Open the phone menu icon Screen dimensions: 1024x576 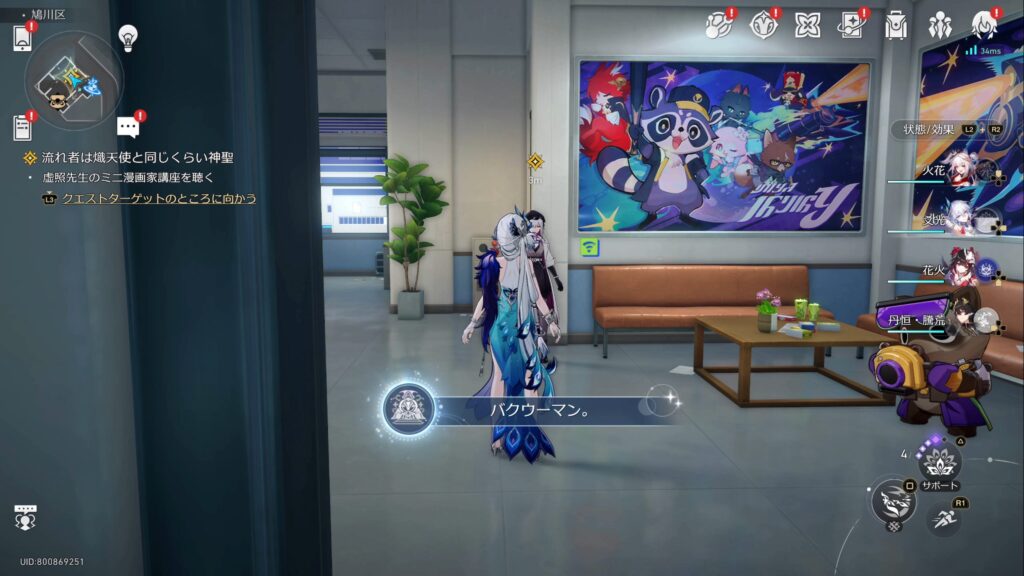[x=23, y=38]
